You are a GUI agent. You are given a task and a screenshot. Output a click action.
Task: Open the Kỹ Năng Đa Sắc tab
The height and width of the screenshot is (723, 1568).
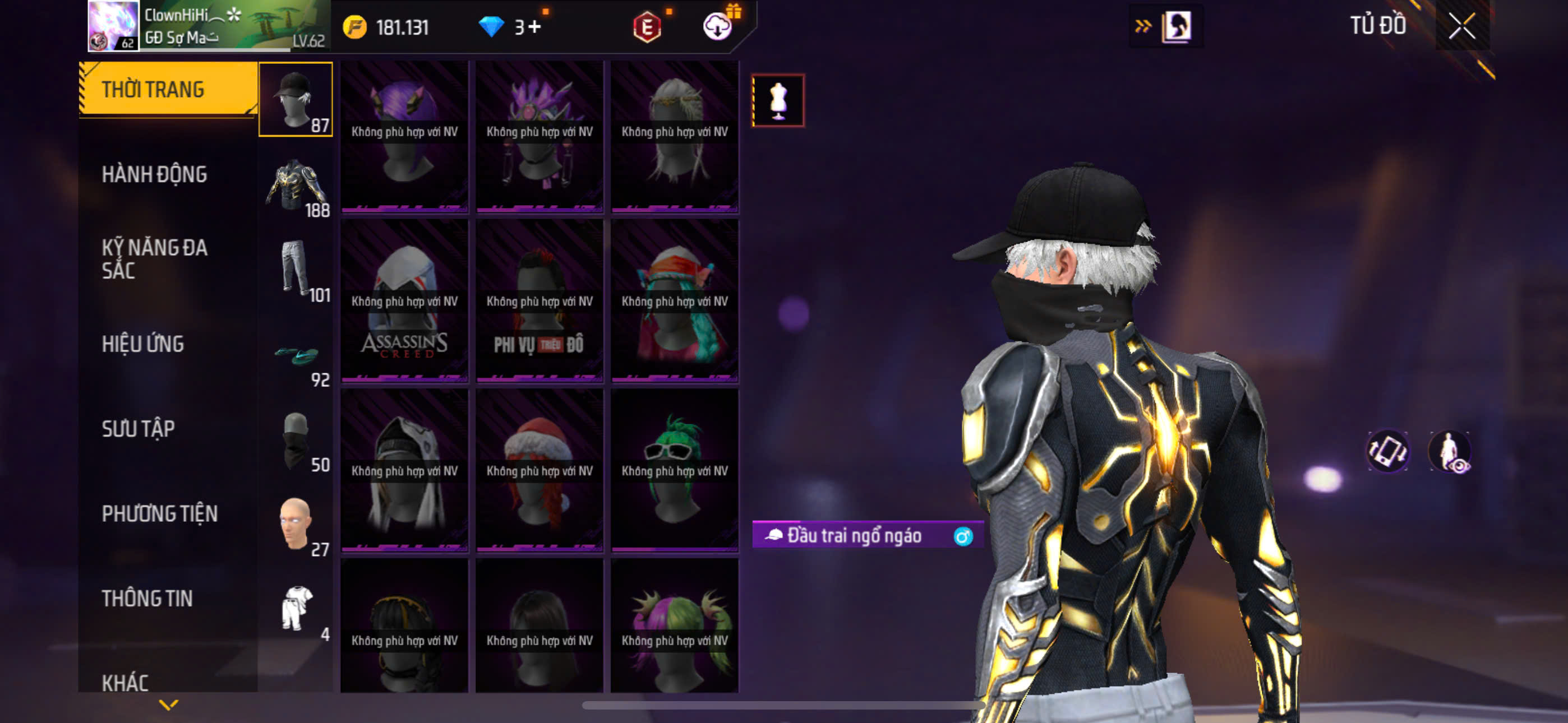click(x=154, y=258)
